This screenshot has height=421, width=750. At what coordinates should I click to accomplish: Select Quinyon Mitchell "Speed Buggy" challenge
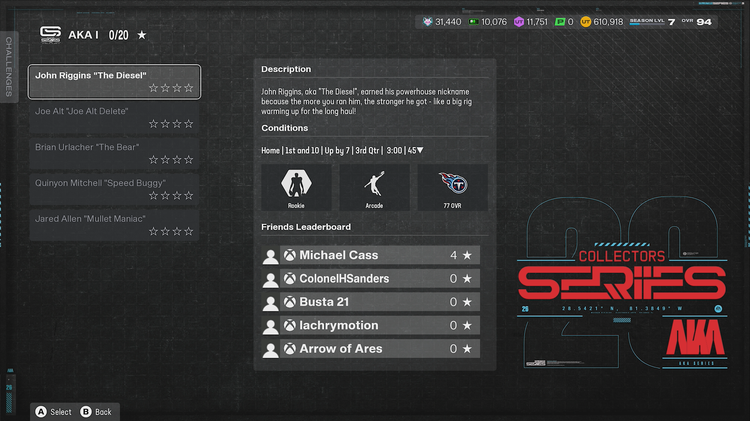(x=114, y=189)
